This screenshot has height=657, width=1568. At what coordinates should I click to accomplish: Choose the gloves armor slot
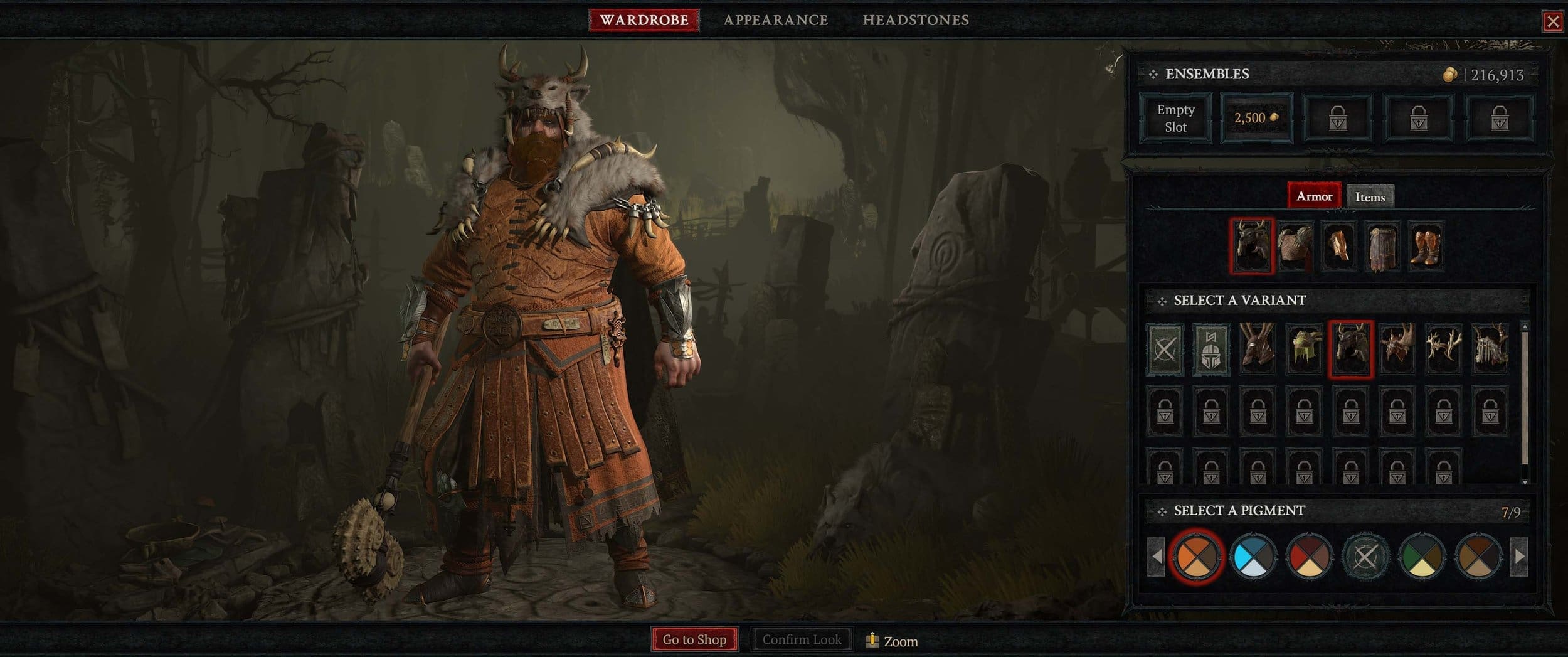(1338, 246)
